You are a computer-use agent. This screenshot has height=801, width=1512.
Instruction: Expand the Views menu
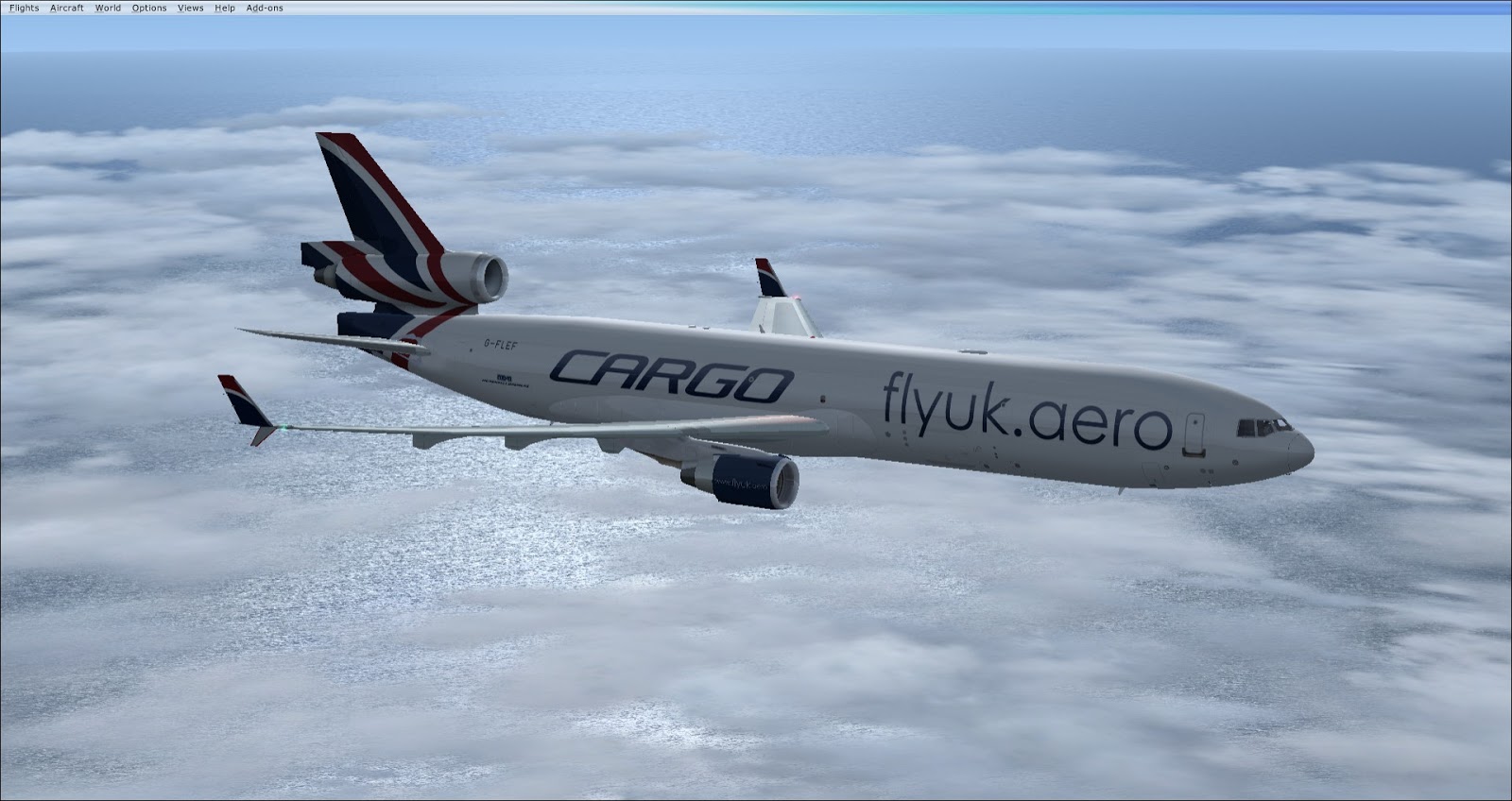coord(190,8)
